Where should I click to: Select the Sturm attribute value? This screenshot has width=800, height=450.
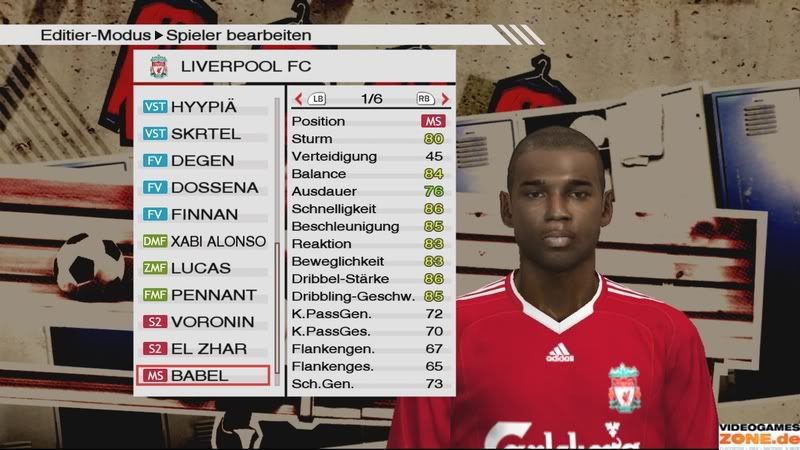click(x=434, y=139)
